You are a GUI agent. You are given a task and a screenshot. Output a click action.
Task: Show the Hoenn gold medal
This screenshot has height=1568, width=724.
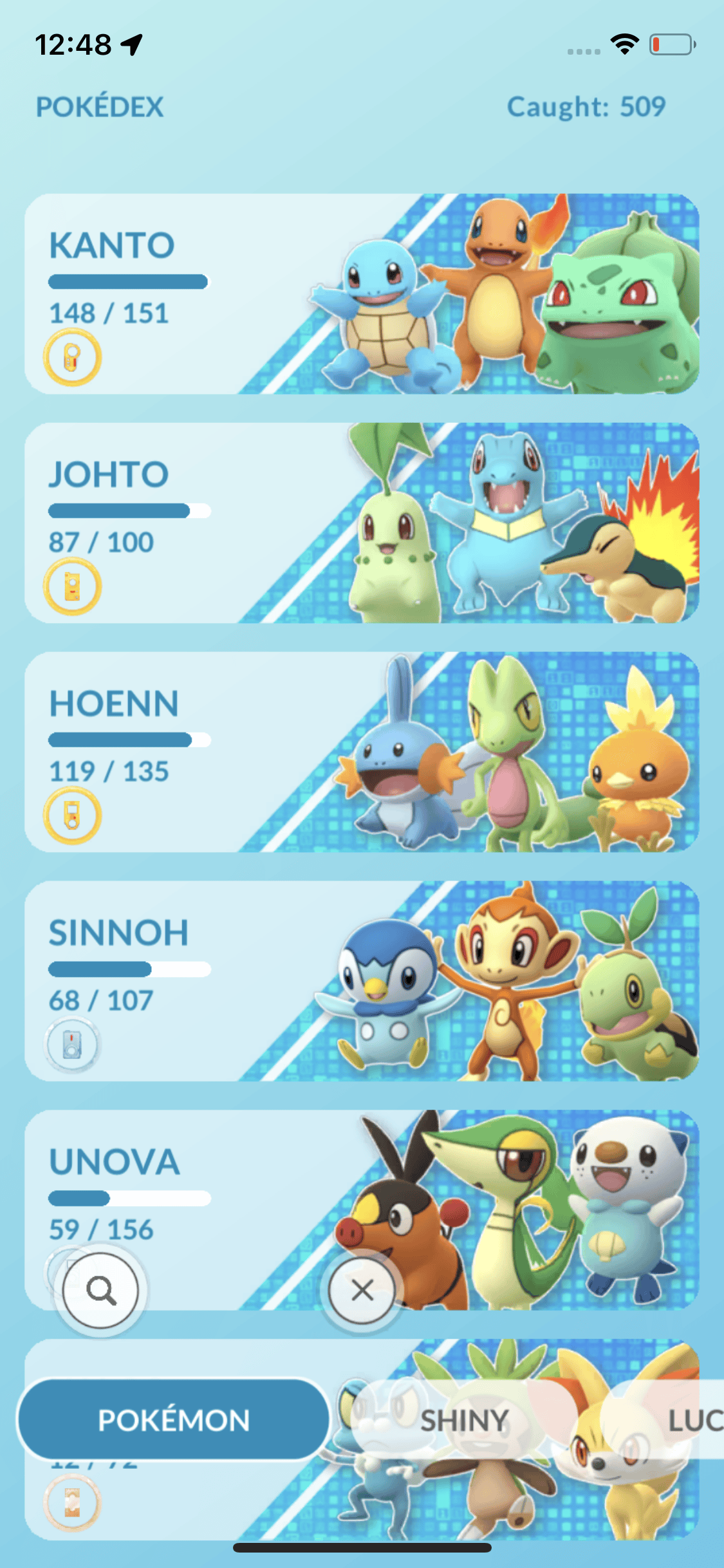point(72,816)
